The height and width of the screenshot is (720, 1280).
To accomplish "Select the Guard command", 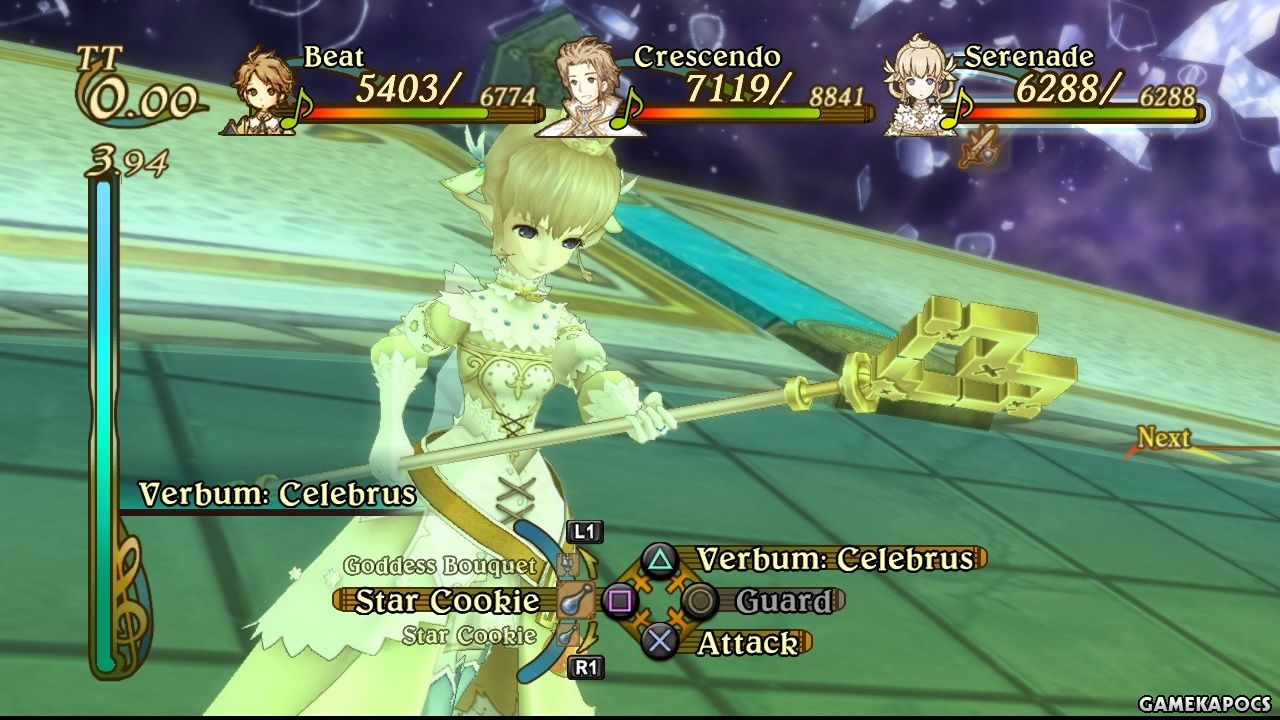I will (782, 601).
